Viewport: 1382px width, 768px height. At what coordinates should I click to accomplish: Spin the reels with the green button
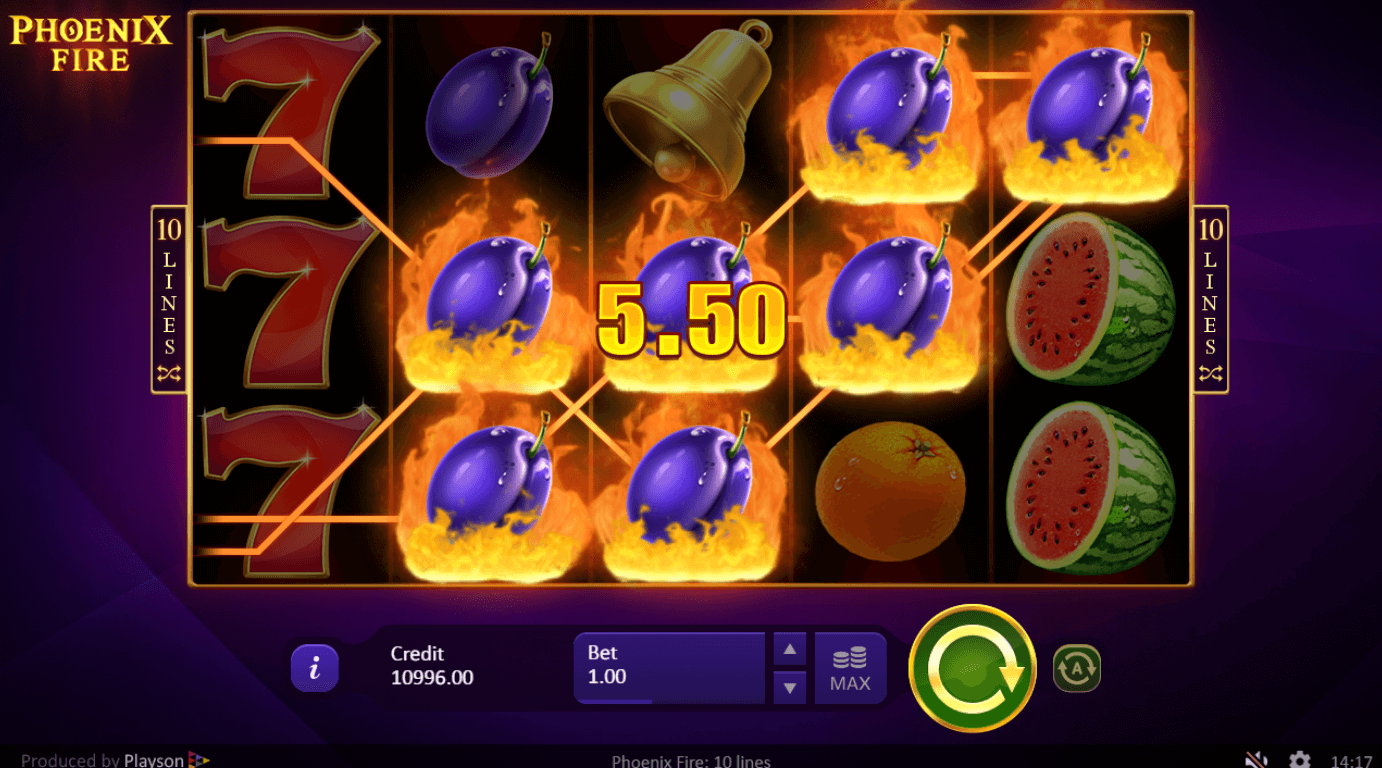(972, 668)
